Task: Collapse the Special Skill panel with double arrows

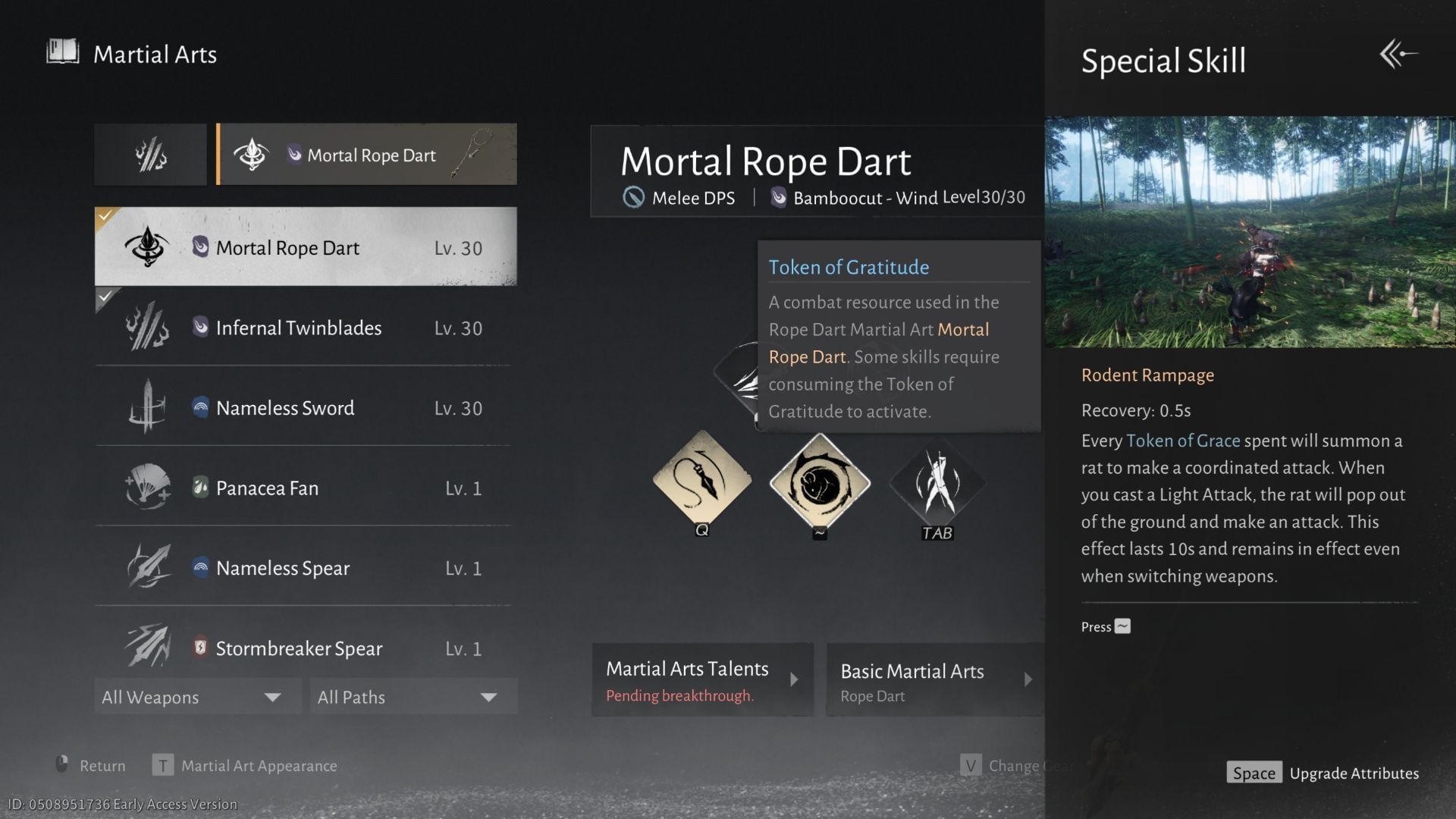Action: [1400, 53]
